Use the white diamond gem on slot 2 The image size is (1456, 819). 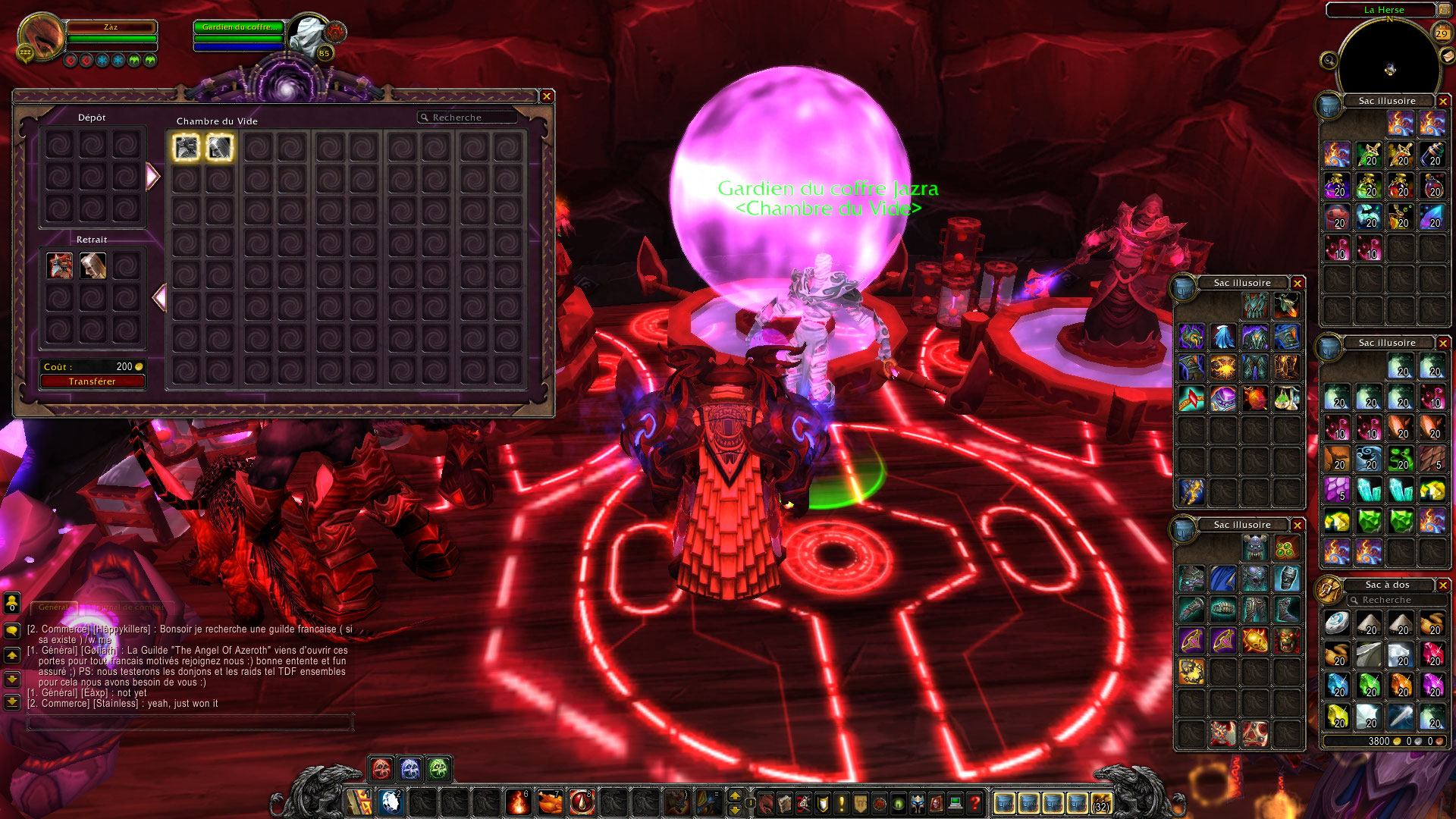(x=391, y=802)
